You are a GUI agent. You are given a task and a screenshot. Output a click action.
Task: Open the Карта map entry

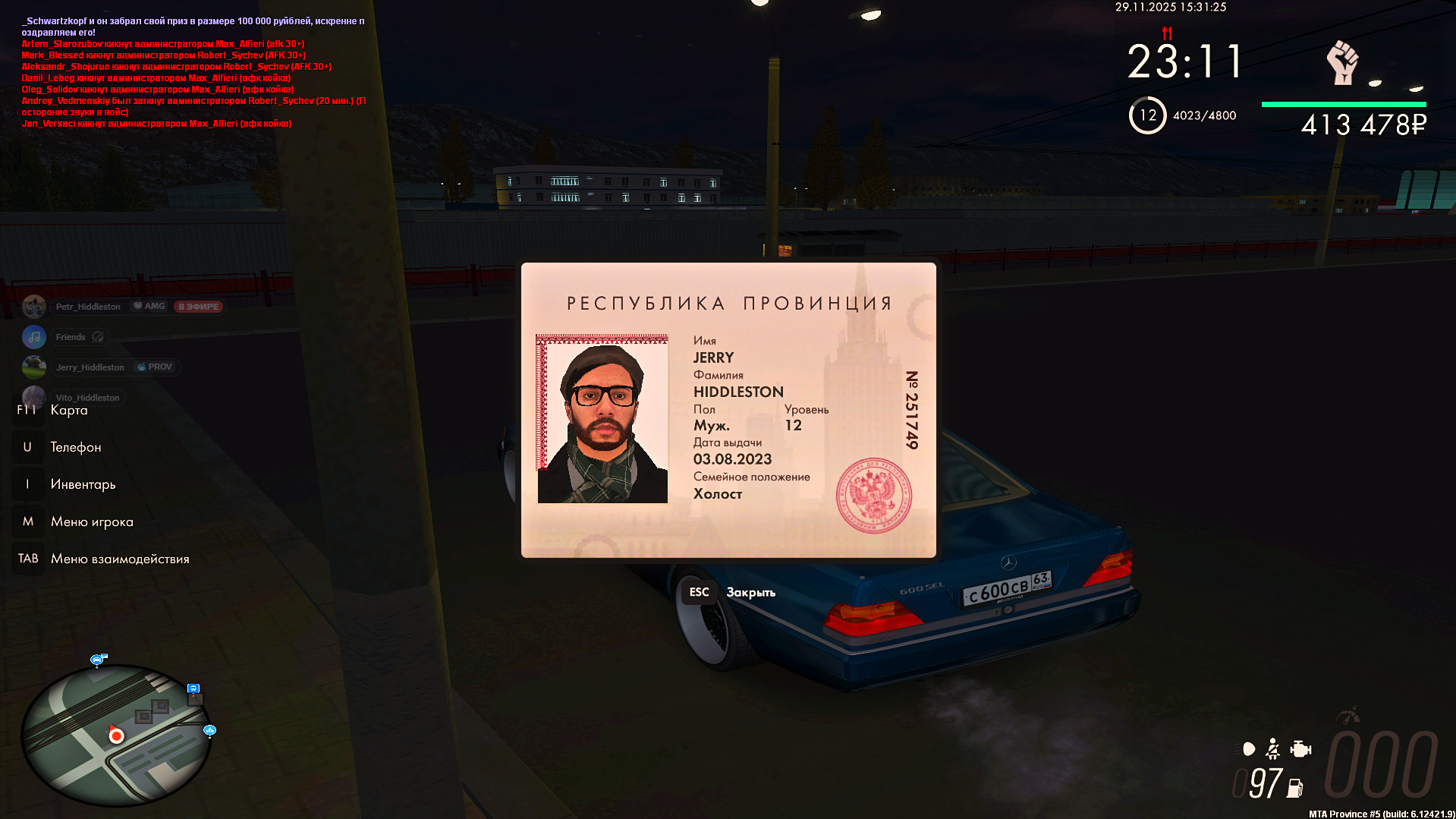pyautogui.click(x=68, y=411)
